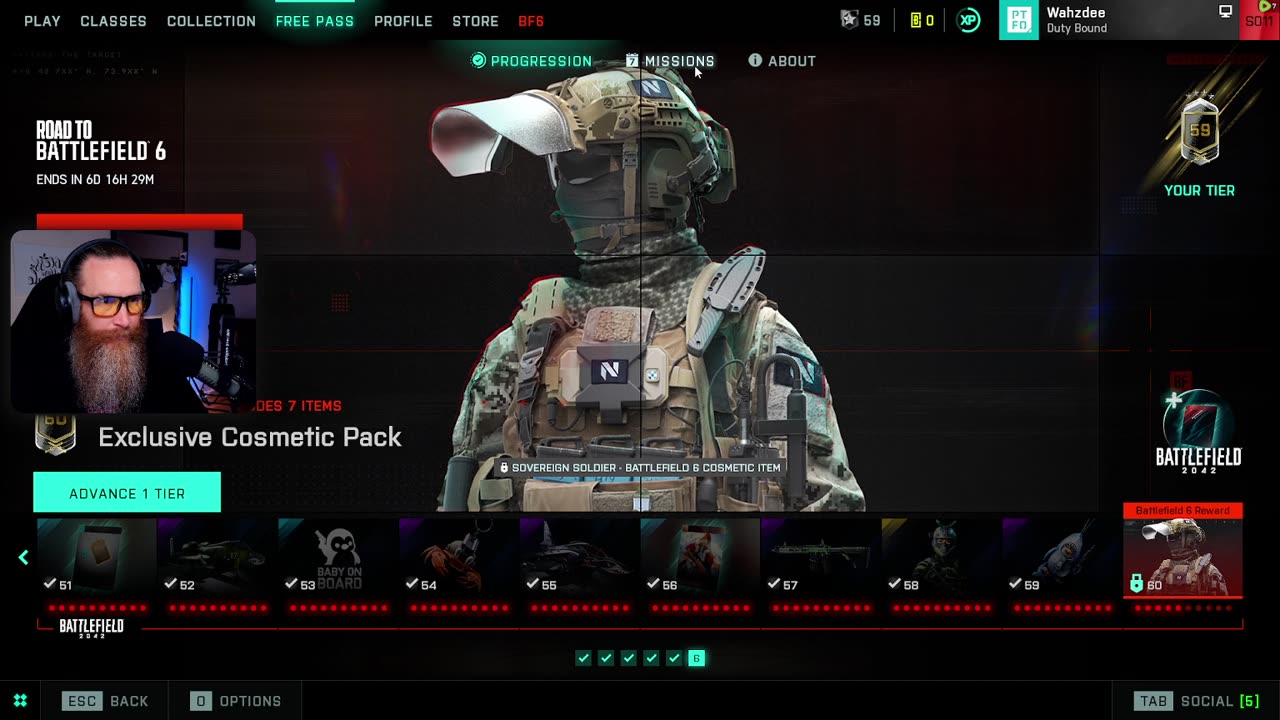
Task: Go to the Classes menu
Action: pyautogui.click(x=113, y=21)
